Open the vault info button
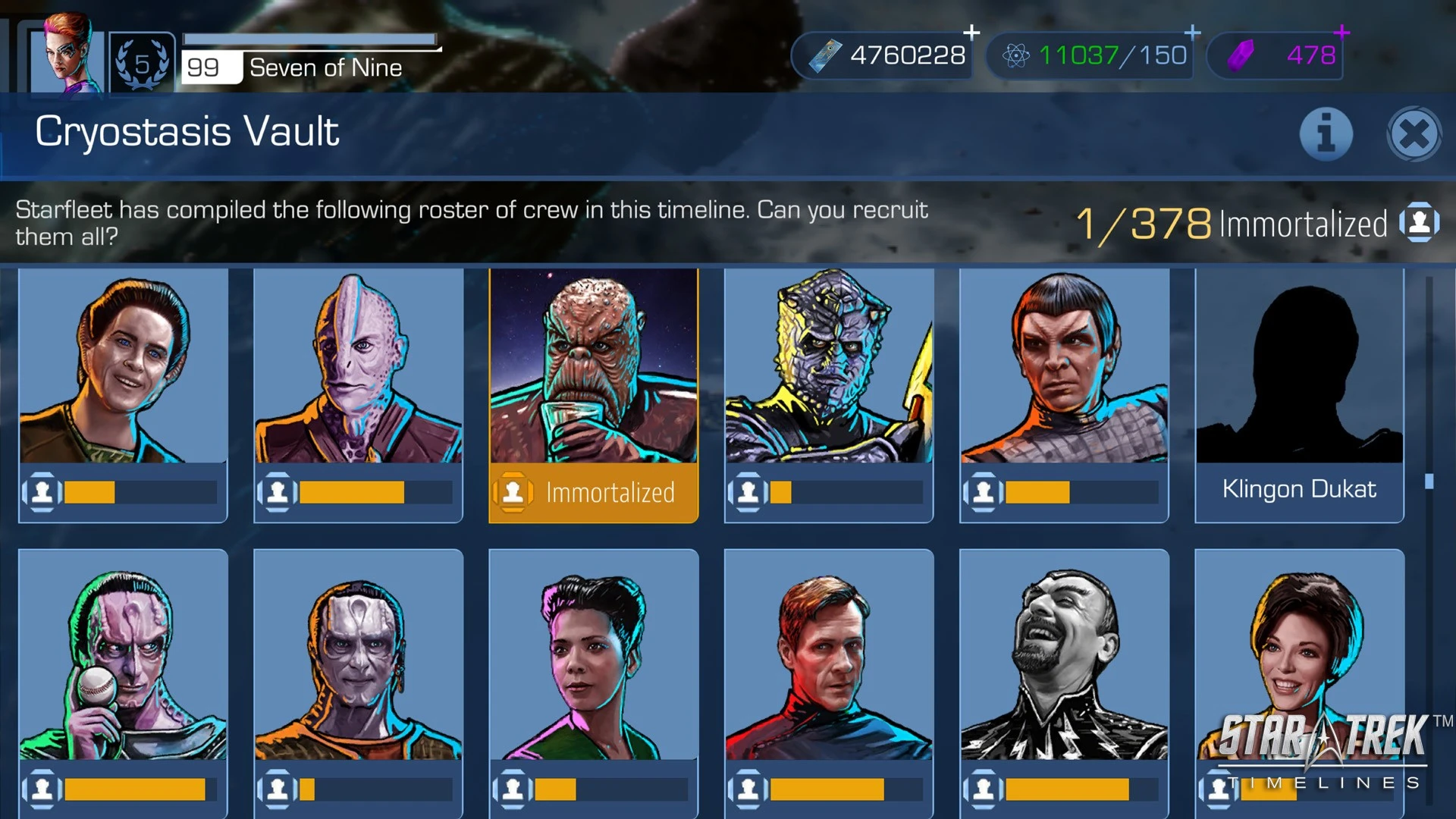1456x819 pixels. (x=1326, y=135)
